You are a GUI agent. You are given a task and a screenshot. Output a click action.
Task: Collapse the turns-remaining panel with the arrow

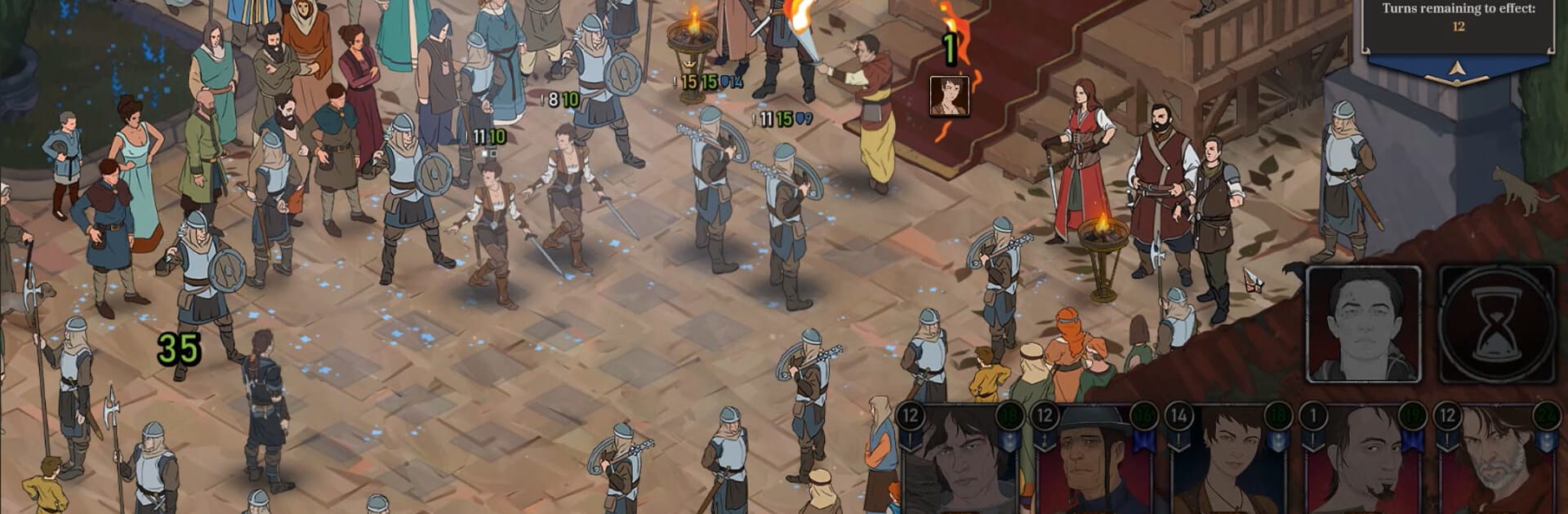click(1457, 72)
